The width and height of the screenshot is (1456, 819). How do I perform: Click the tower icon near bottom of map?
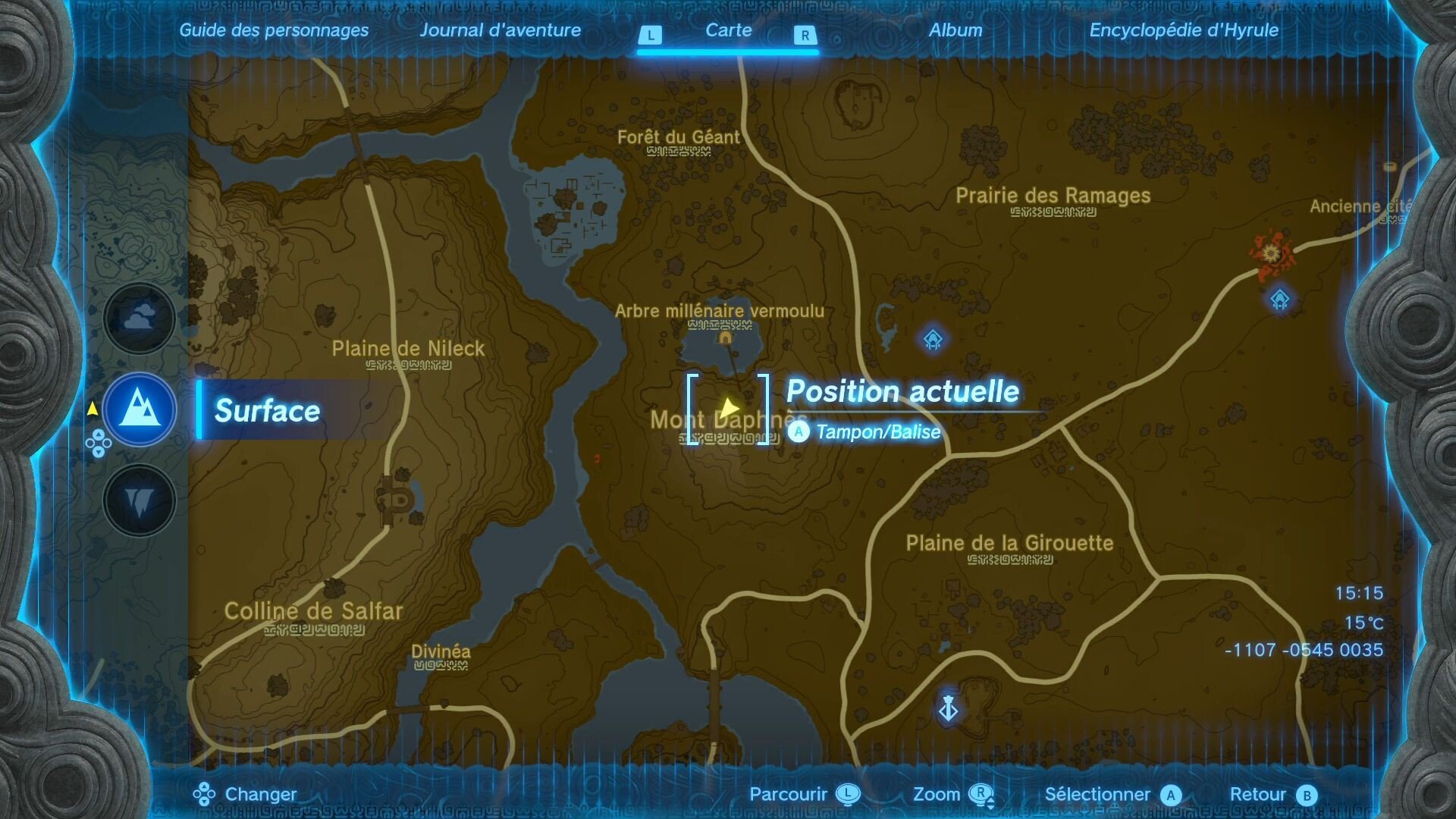947,707
